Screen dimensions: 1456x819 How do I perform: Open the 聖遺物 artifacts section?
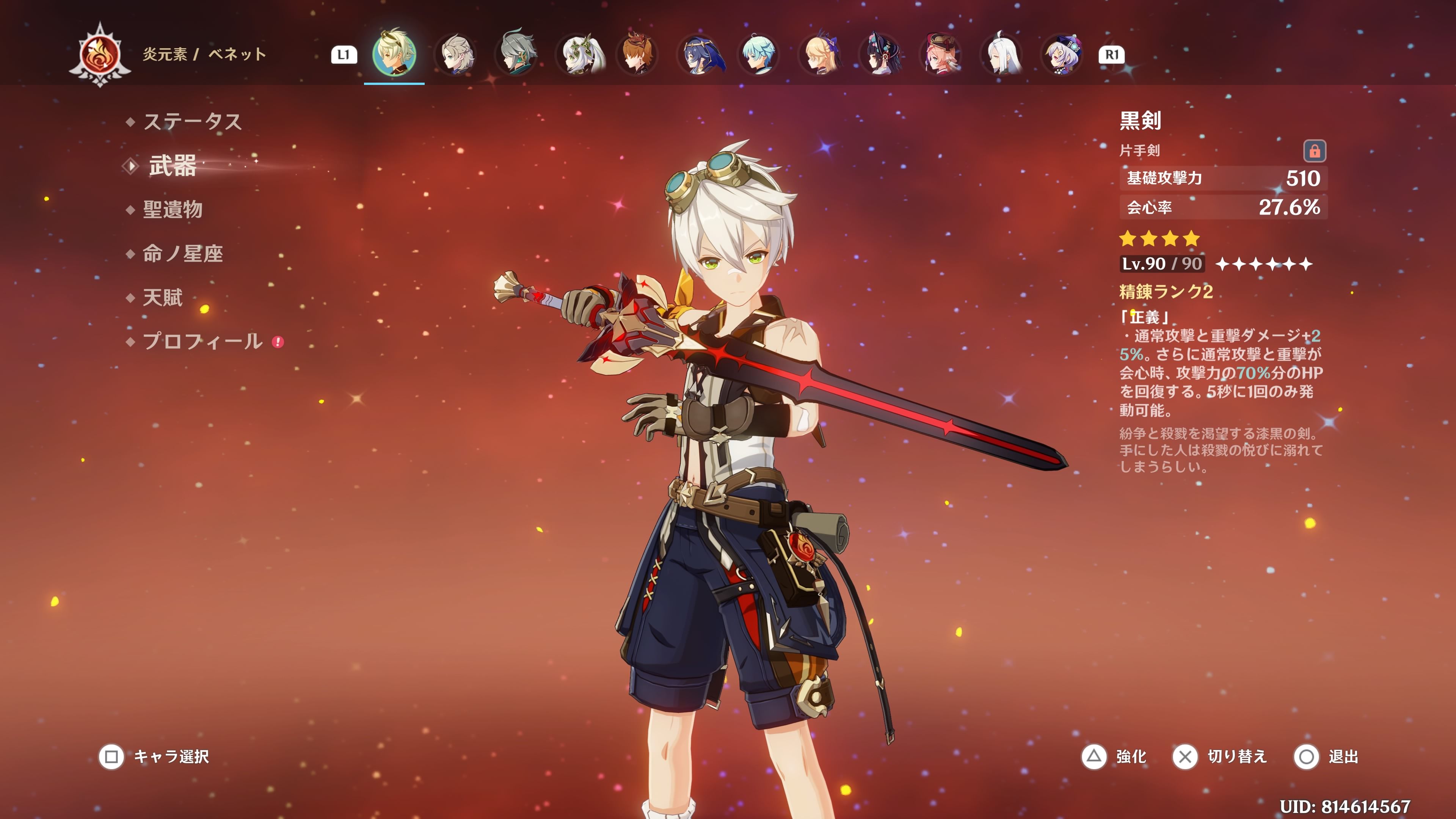click(173, 210)
